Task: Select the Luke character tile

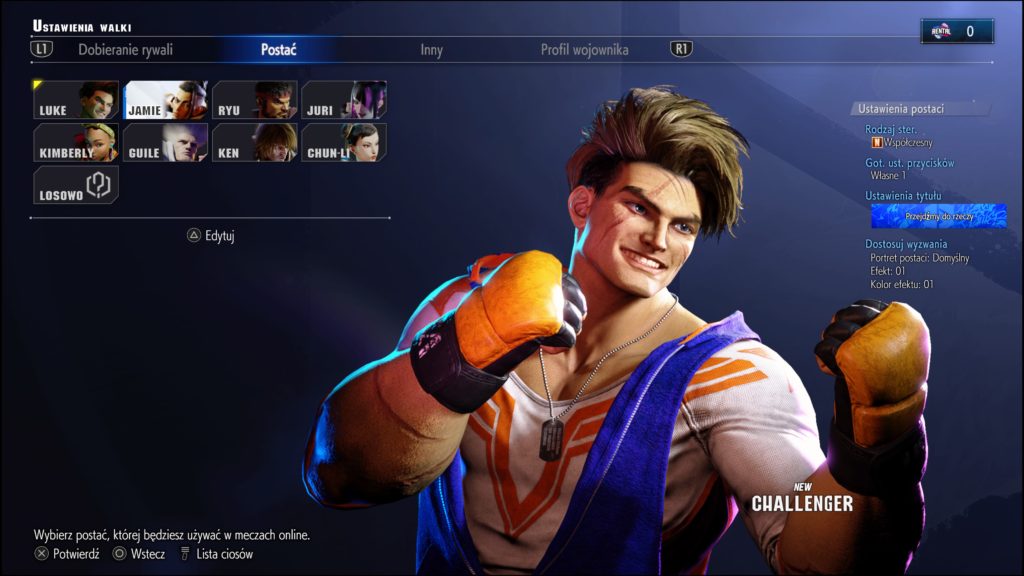Action: [x=76, y=100]
